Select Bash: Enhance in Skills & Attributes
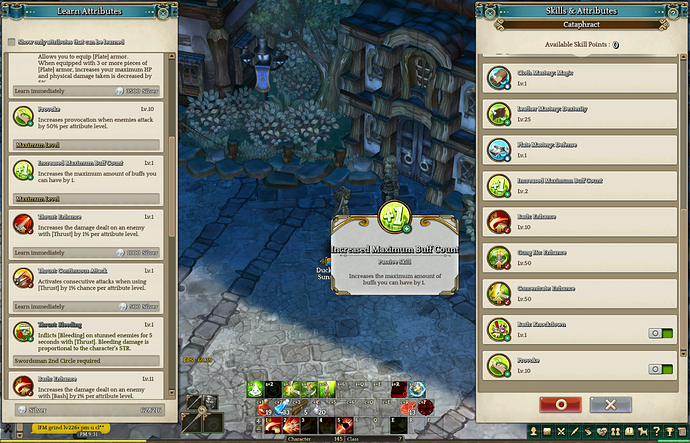The height and width of the screenshot is (443, 690). pyautogui.click(x=580, y=220)
